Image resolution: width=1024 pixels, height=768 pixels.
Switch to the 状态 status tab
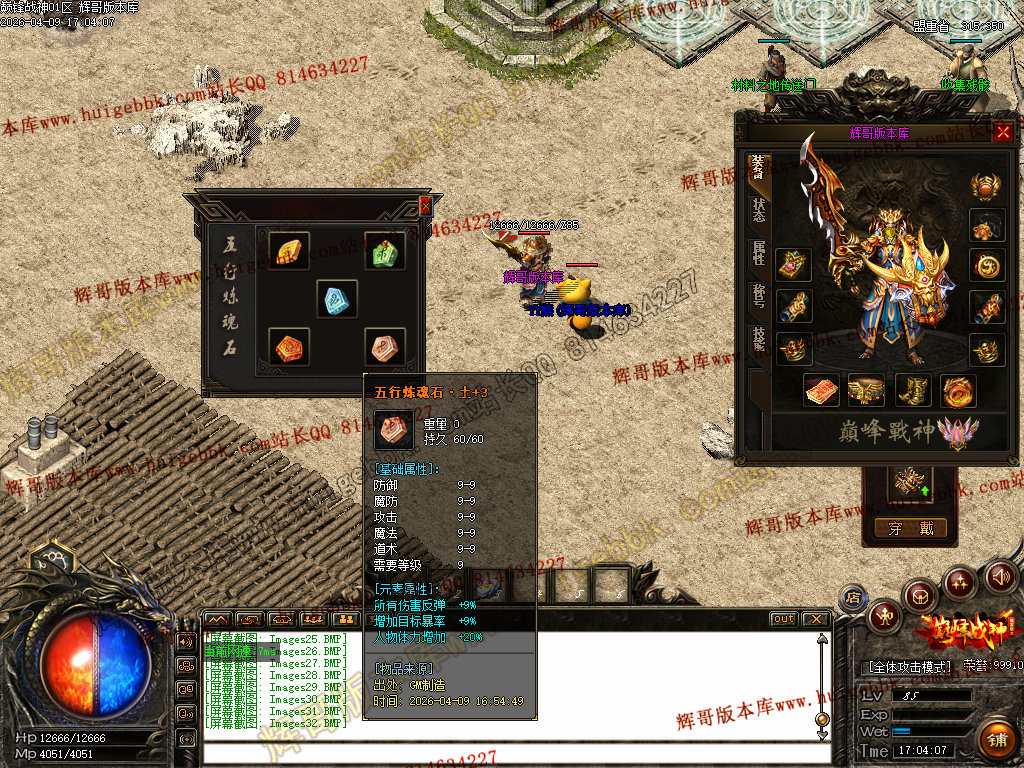click(x=759, y=209)
